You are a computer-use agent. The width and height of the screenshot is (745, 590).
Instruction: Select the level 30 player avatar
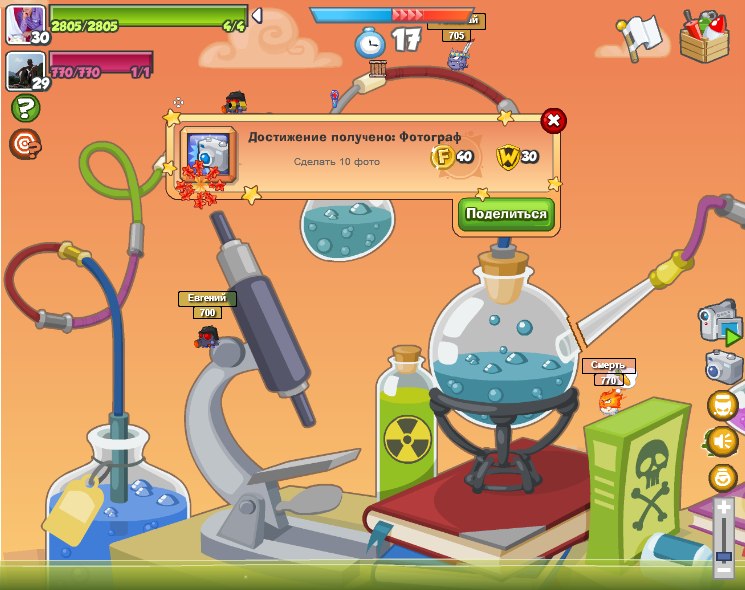pyautogui.click(x=26, y=24)
